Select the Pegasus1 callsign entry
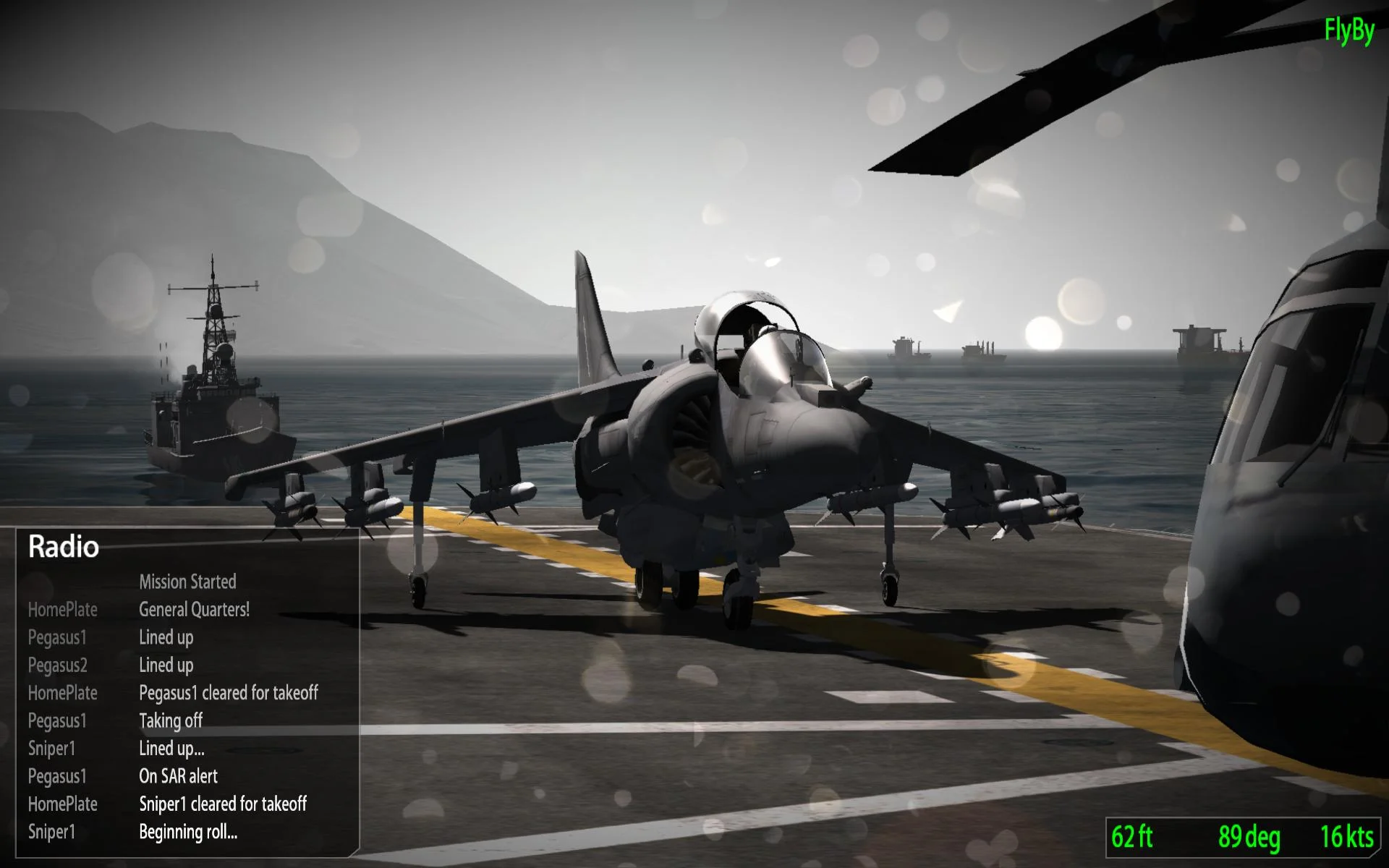 click(57, 637)
